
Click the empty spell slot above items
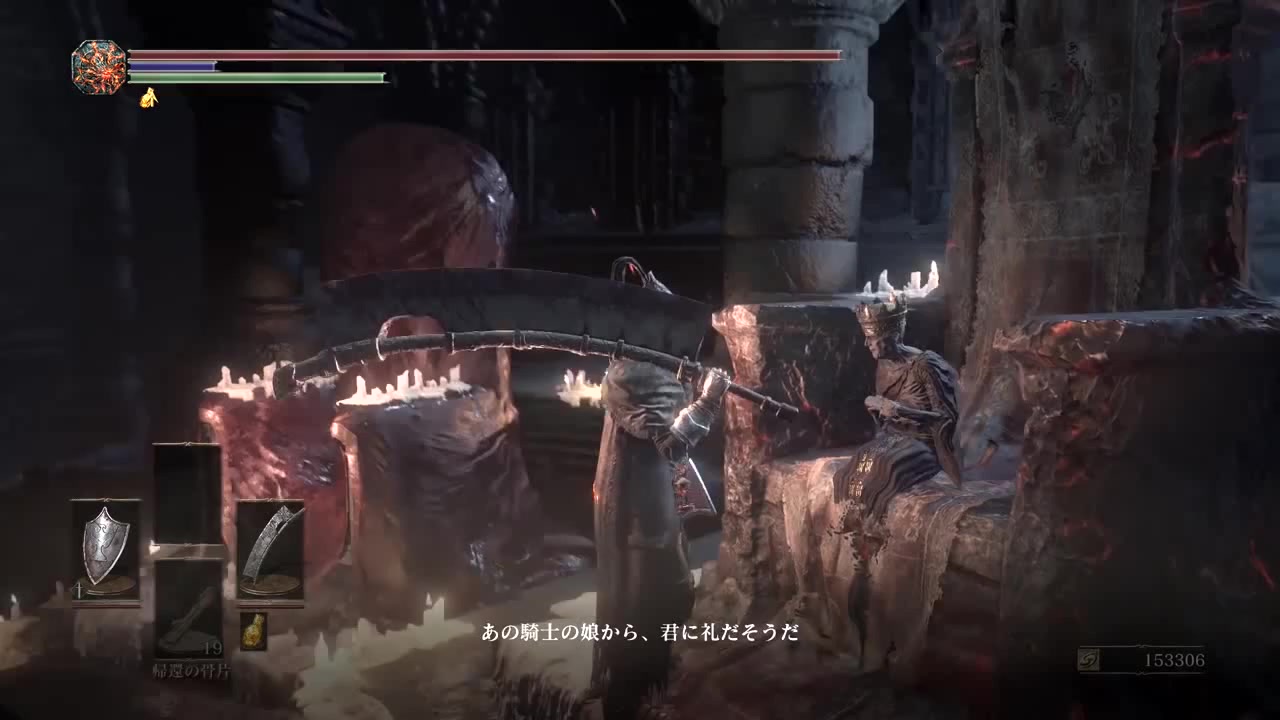(187, 493)
